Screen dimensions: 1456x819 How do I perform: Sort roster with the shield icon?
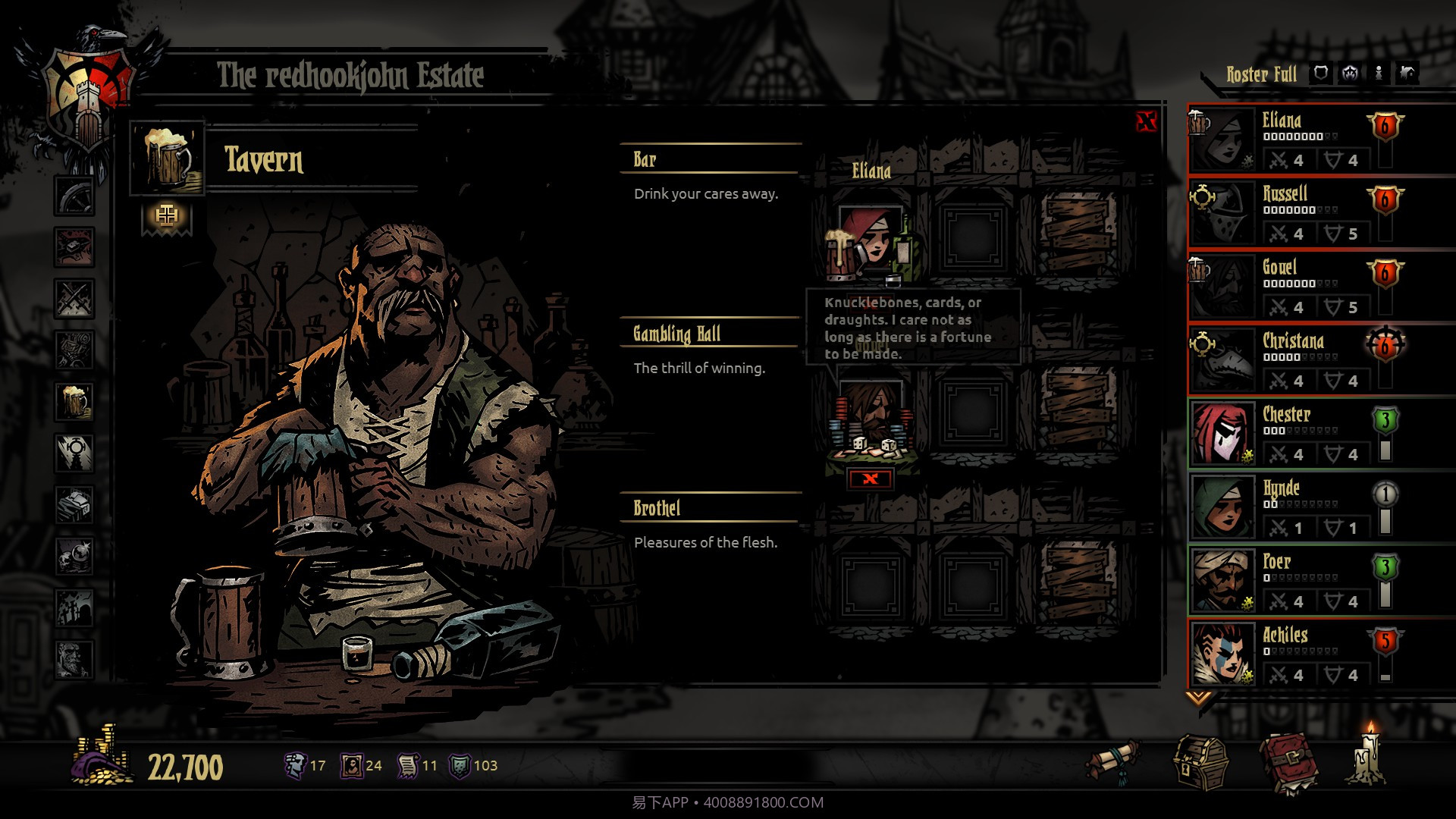pos(1322,74)
